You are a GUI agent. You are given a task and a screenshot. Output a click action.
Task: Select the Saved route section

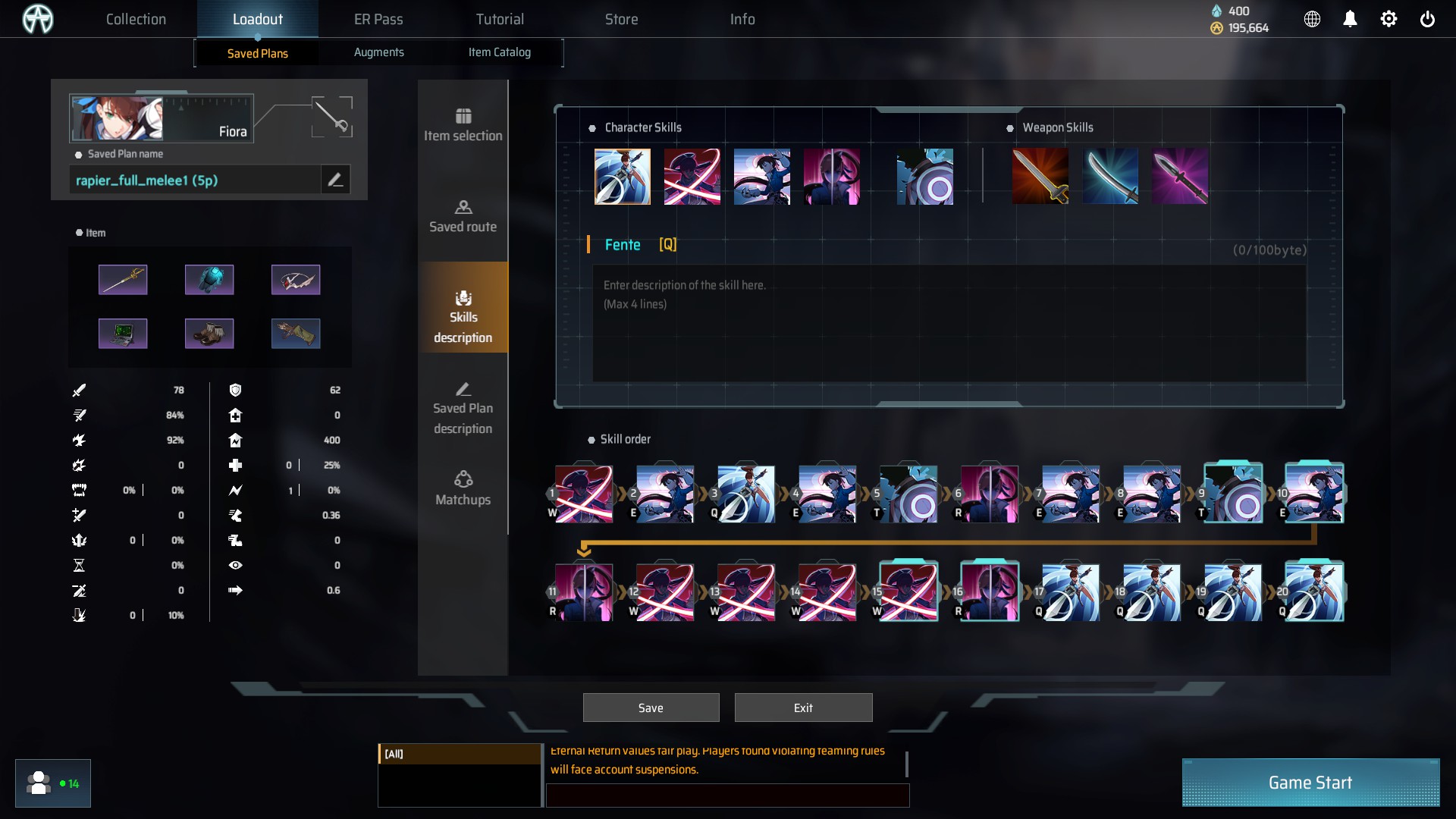tap(463, 216)
